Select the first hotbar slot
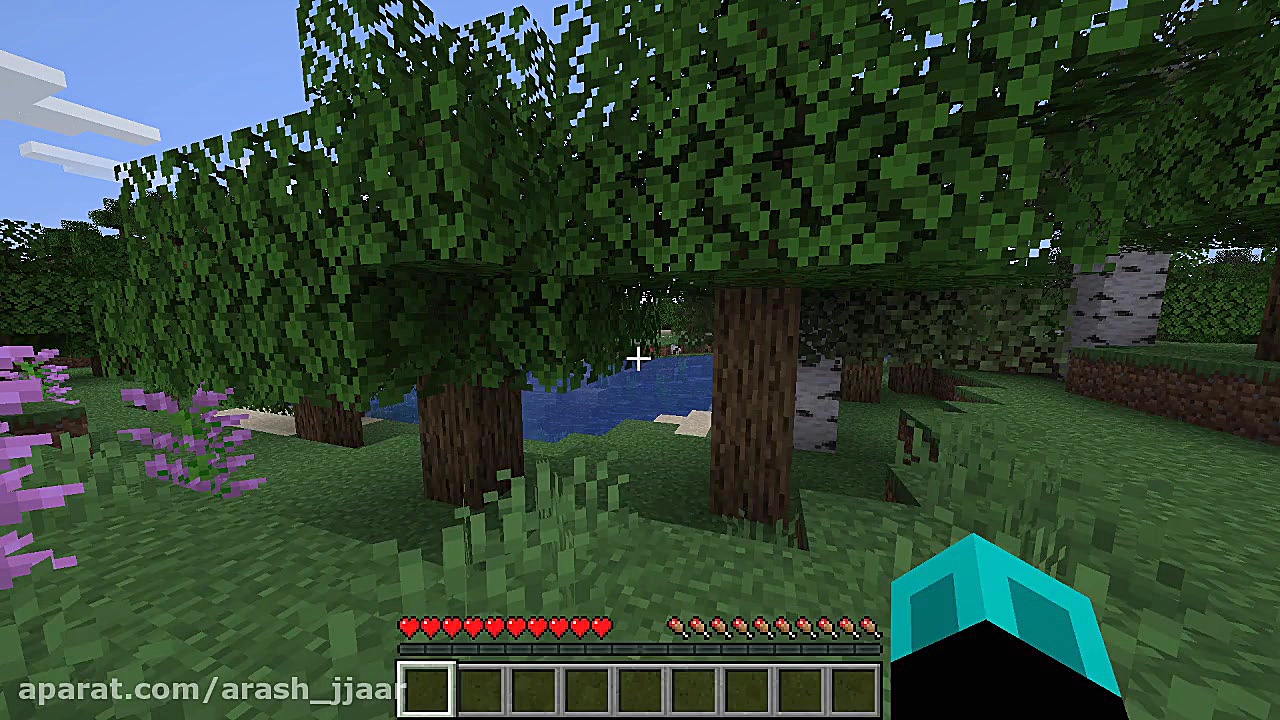This screenshot has width=1280, height=720. click(x=426, y=687)
